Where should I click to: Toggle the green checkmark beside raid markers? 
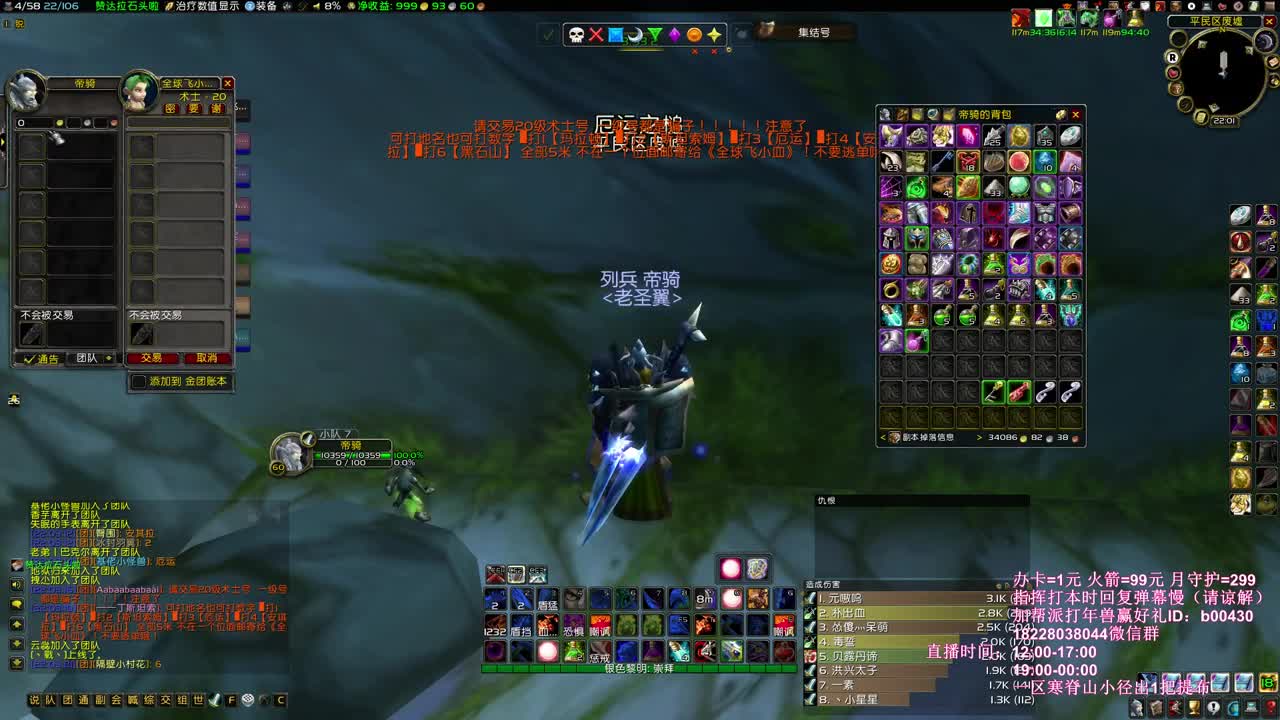(x=547, y=33)
